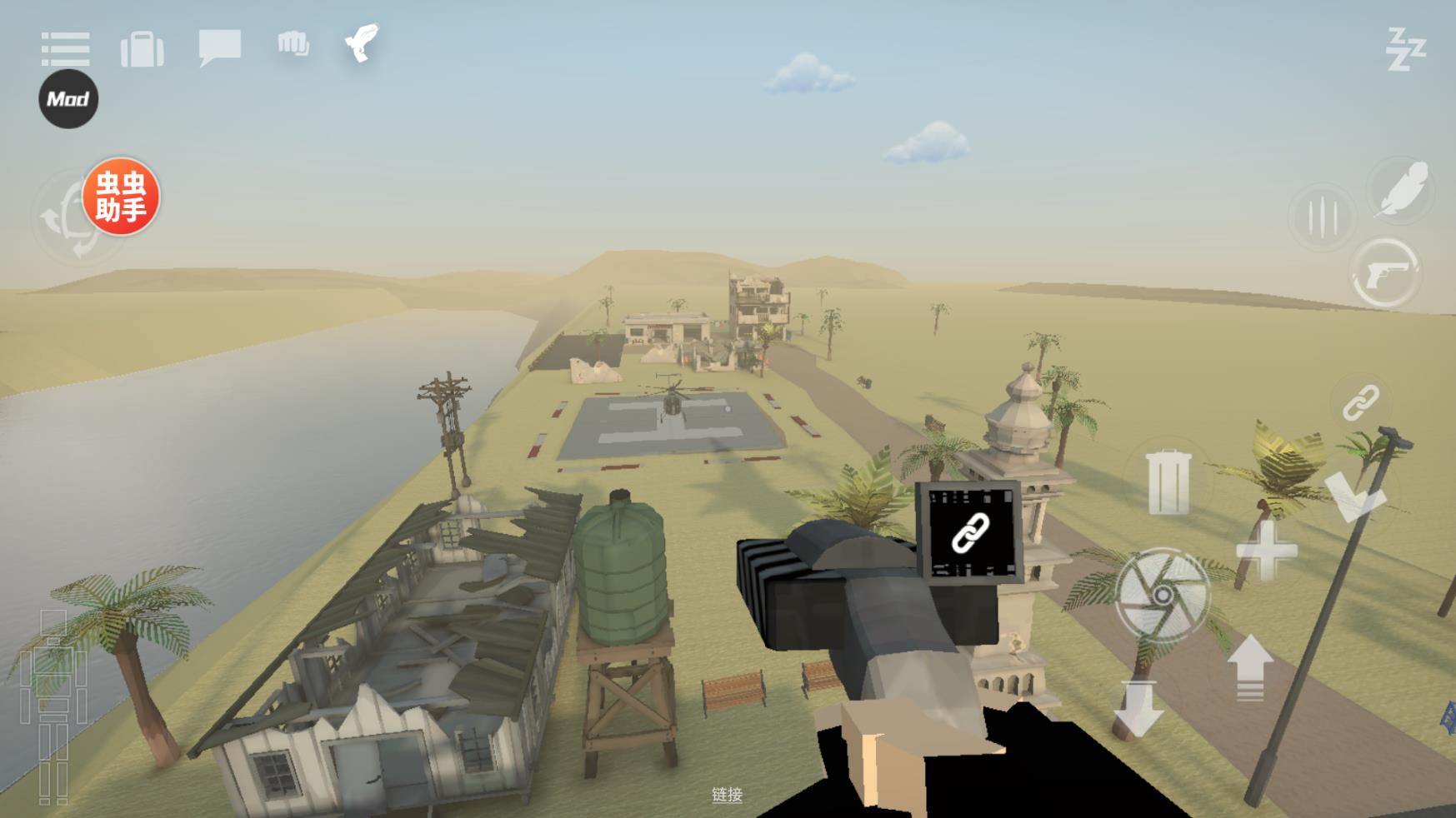Select the fist melee icon

point(293,44)
